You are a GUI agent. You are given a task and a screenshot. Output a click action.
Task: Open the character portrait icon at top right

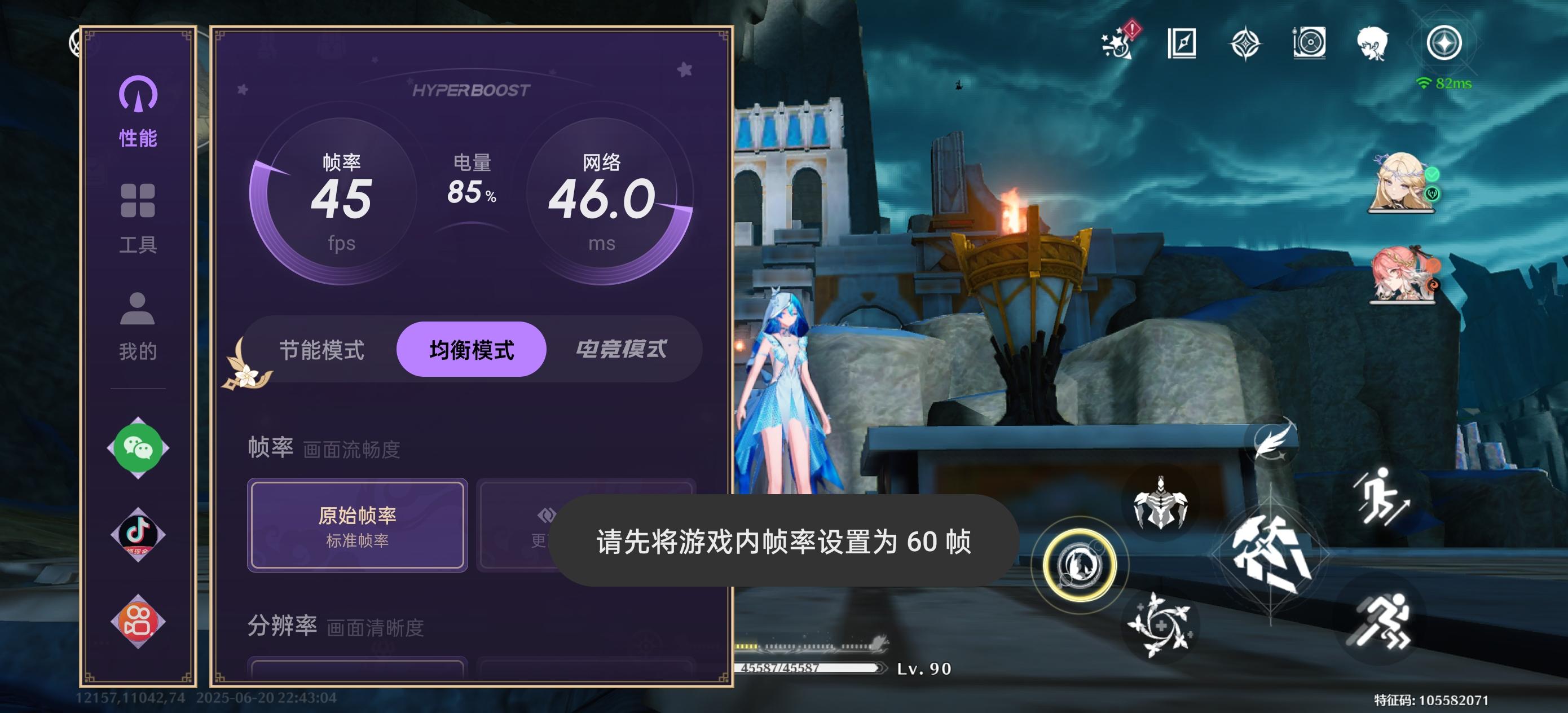[1373, 43]
